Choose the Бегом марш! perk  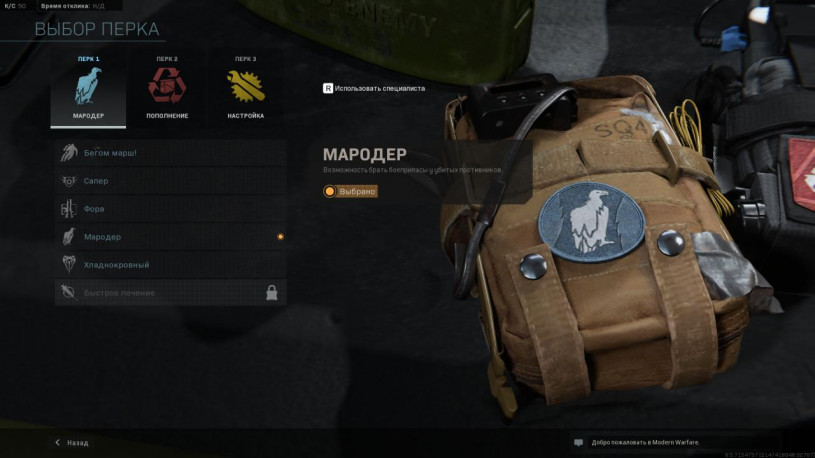(170, 153)
